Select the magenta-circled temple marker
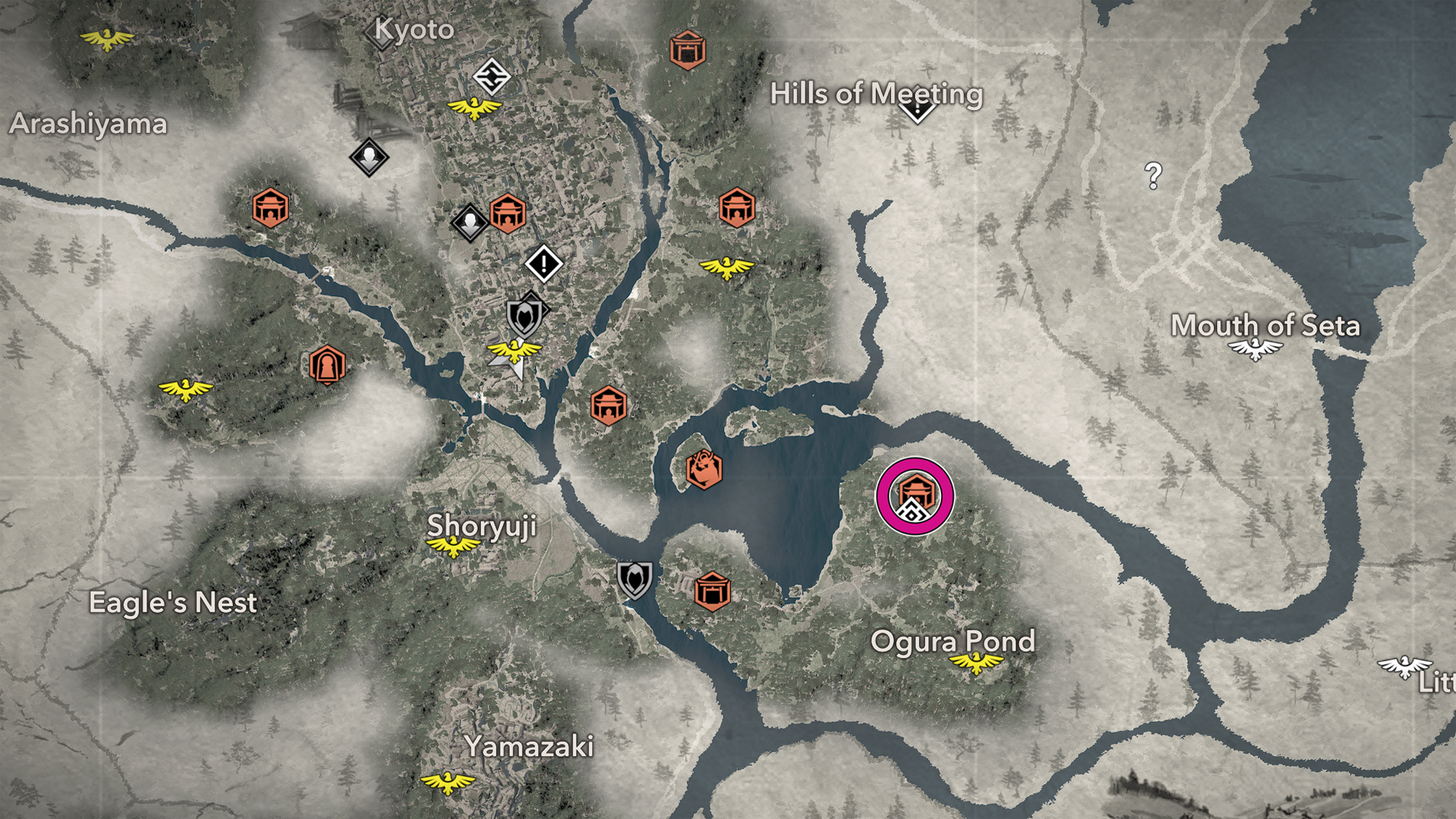Viewport: 1456px width, 819px height. point(915,496)
